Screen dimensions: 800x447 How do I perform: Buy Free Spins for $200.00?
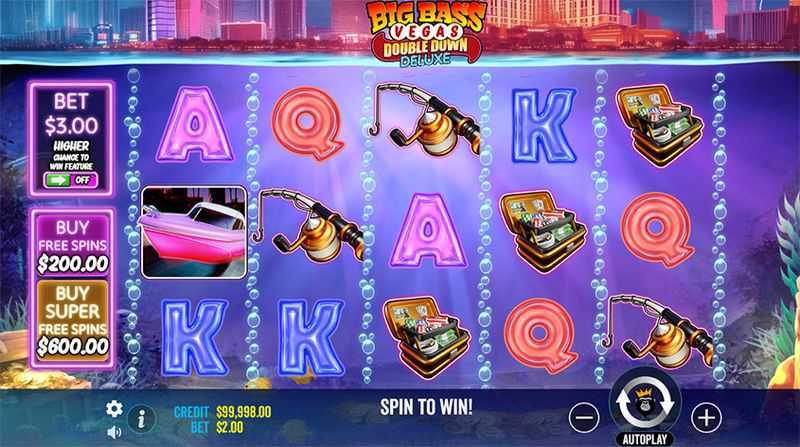[72, 245]
